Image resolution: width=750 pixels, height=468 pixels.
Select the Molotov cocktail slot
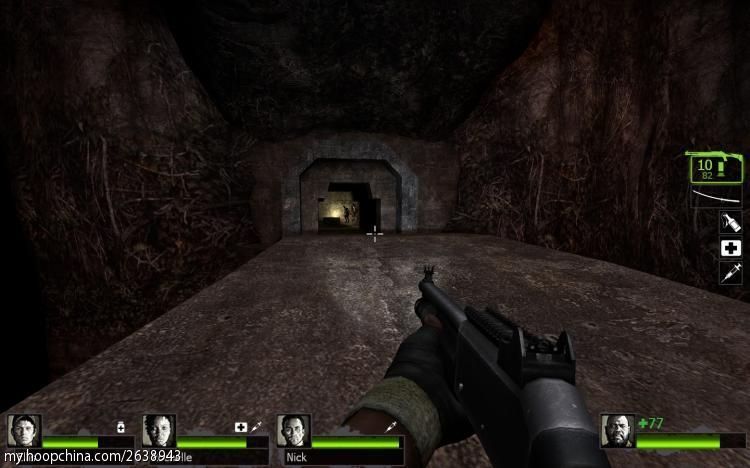point(731,222)
